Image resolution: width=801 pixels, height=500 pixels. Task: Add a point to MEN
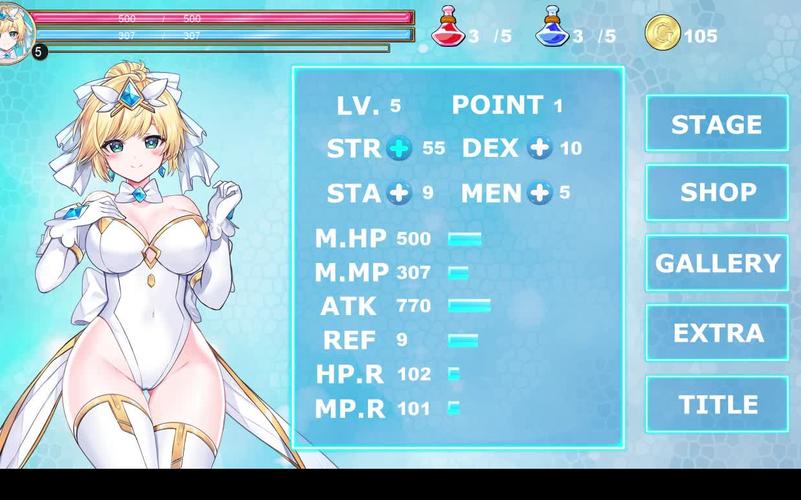click(x=540, y=193)
